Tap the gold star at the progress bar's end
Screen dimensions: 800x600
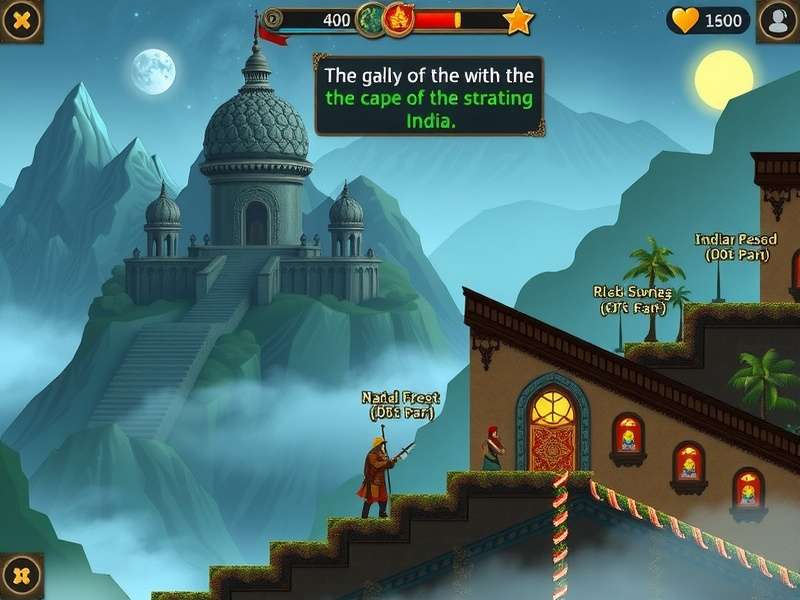tap(517, 19)
